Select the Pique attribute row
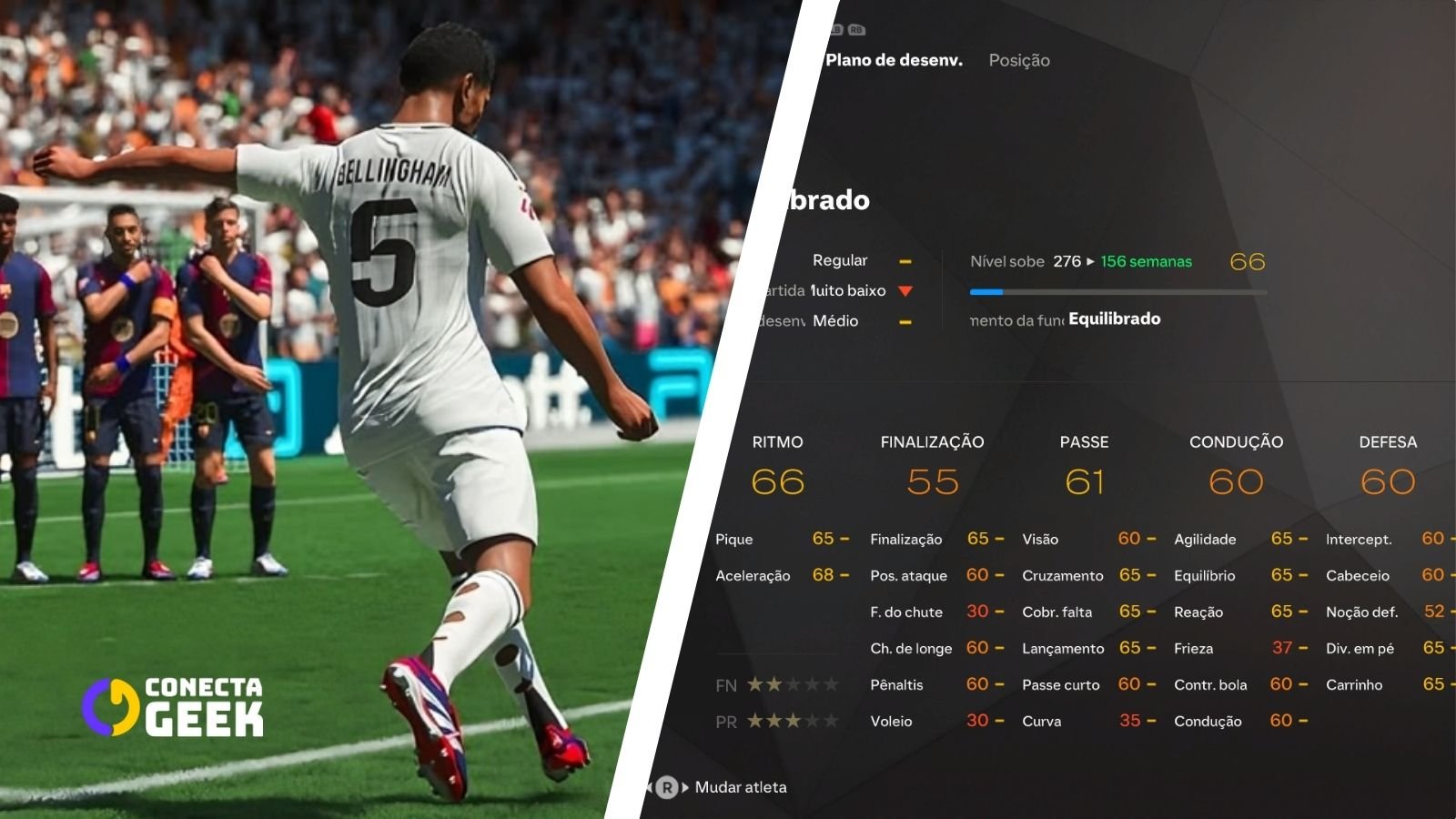The image size is (1456, 819). 781,539
